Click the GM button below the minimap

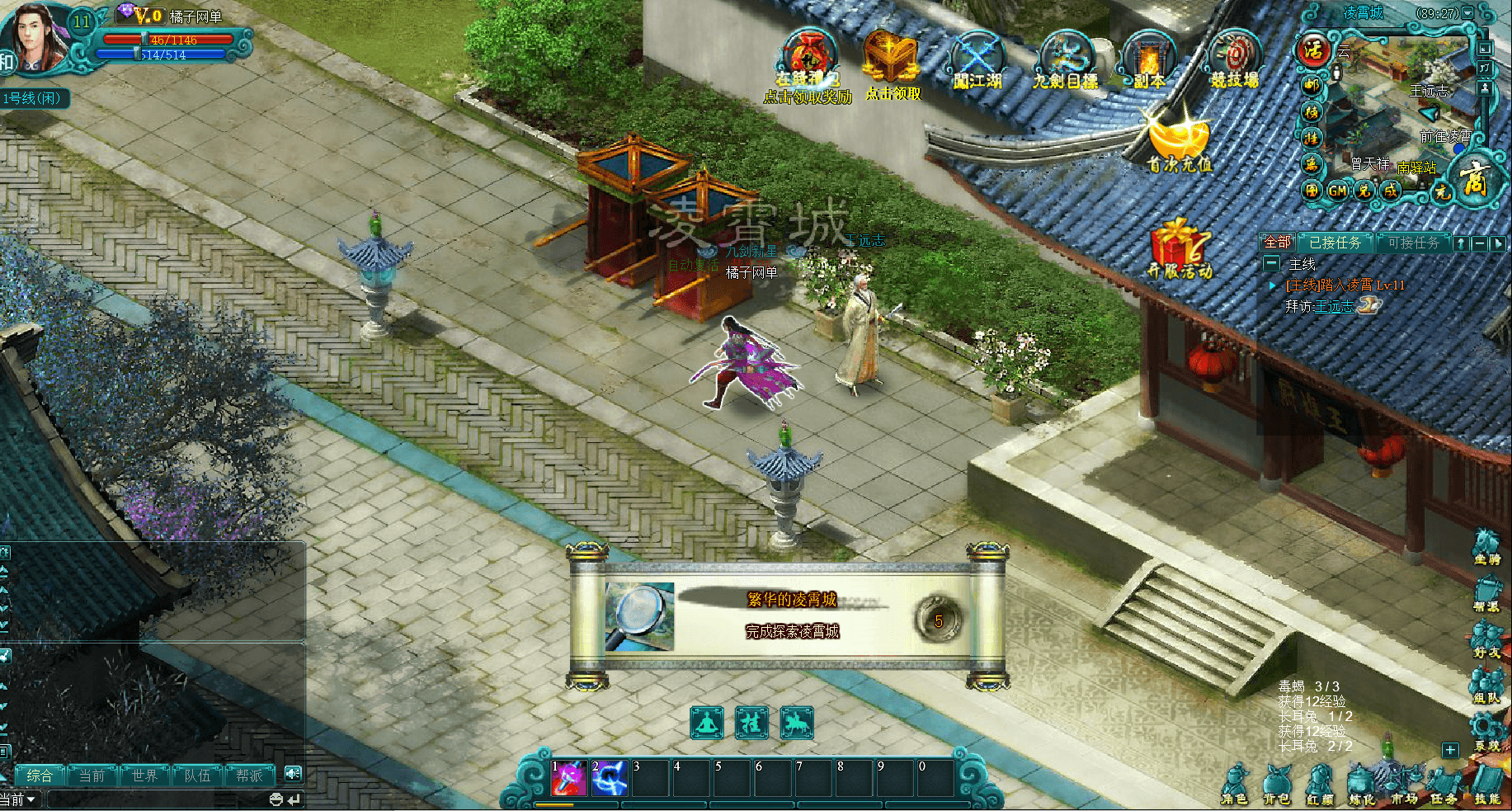1337,191
